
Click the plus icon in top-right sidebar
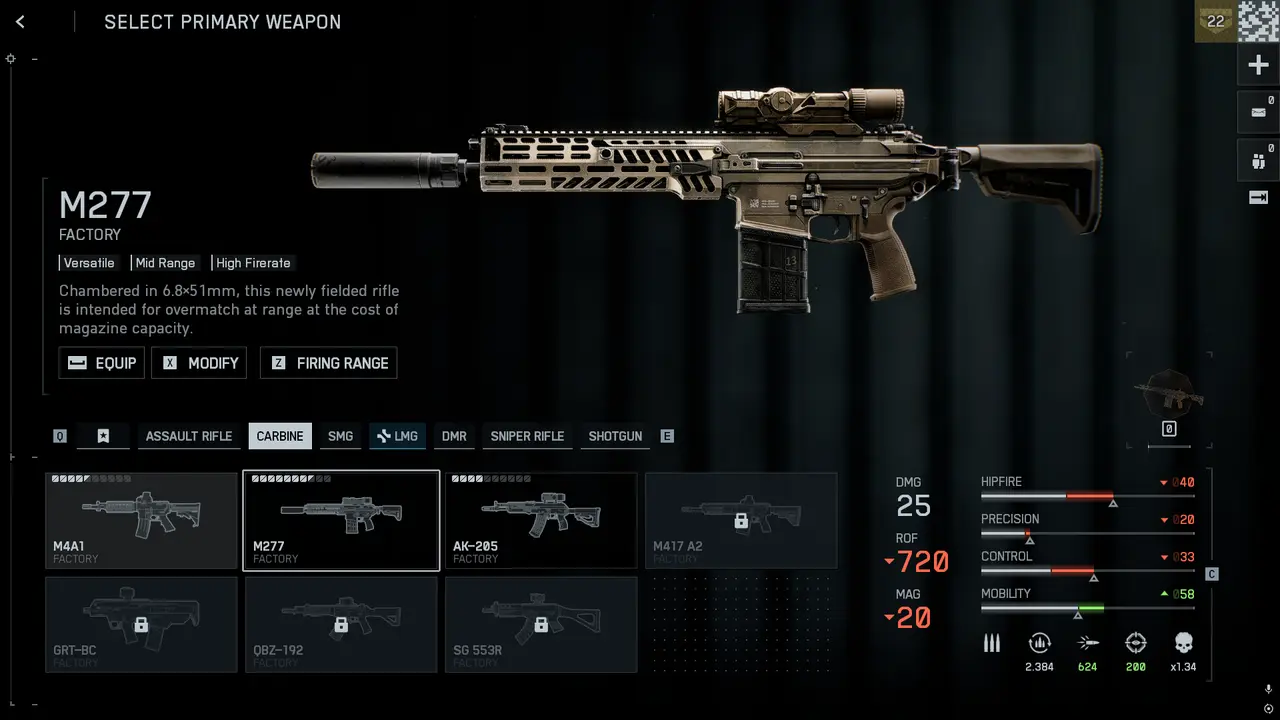[1259, 66]
